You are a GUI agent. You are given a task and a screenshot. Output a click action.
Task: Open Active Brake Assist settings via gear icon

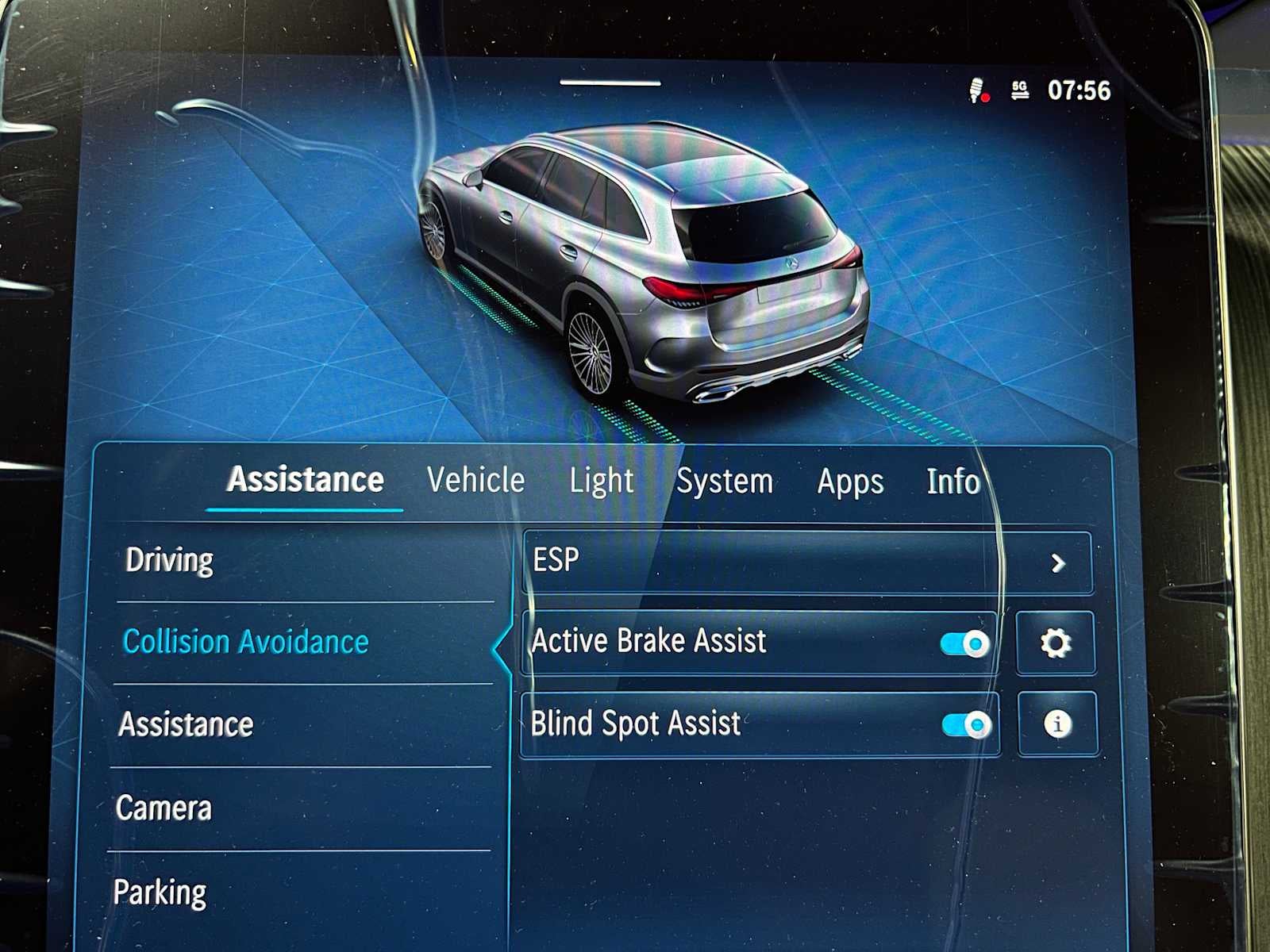[1056, 643]
